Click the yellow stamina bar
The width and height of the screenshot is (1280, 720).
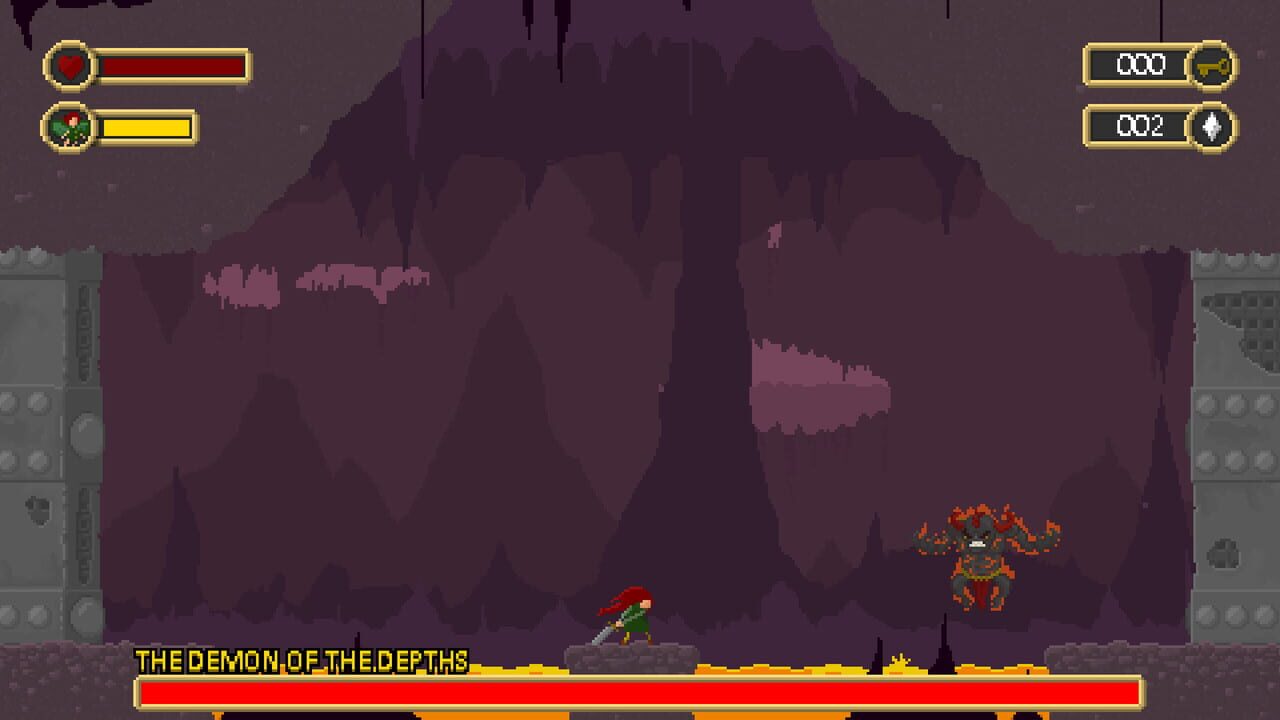(x=145, y=128)
